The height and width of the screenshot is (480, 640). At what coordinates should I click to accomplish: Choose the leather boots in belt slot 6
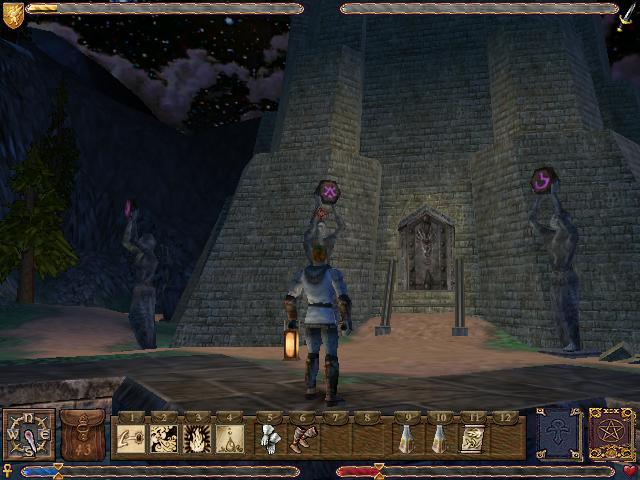[x=303, y=439]
